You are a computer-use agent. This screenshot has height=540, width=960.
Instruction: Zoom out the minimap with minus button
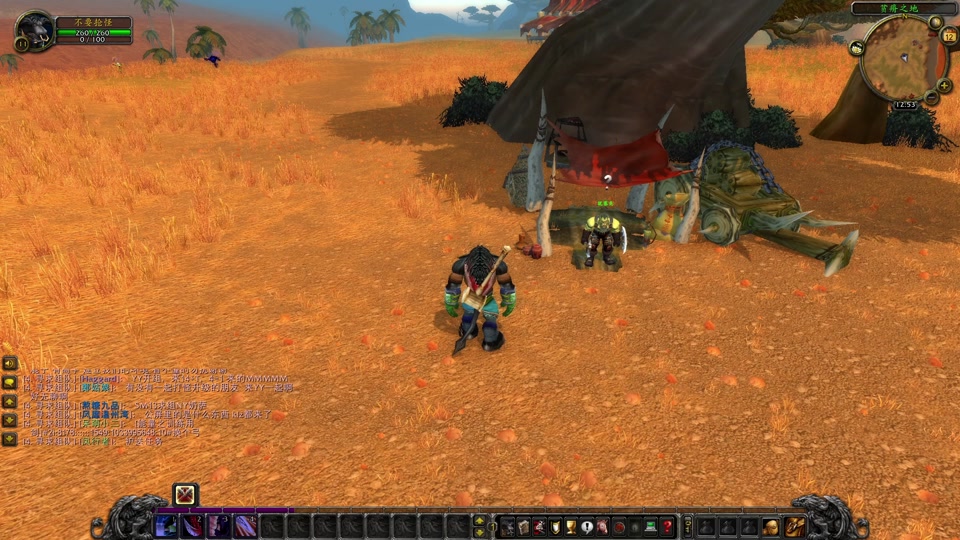tap(932, 99)
